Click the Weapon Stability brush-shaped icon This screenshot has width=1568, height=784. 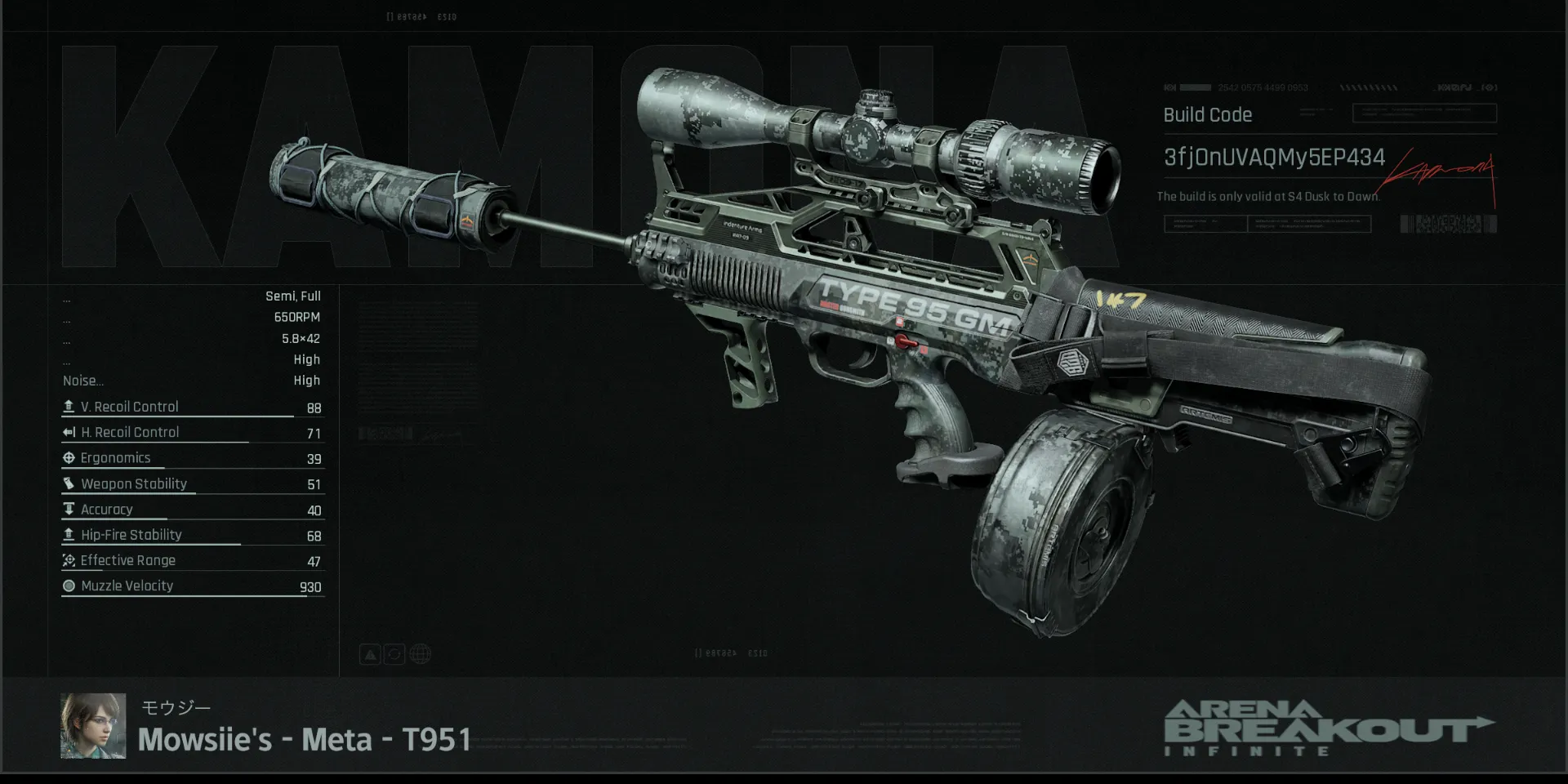69,483
